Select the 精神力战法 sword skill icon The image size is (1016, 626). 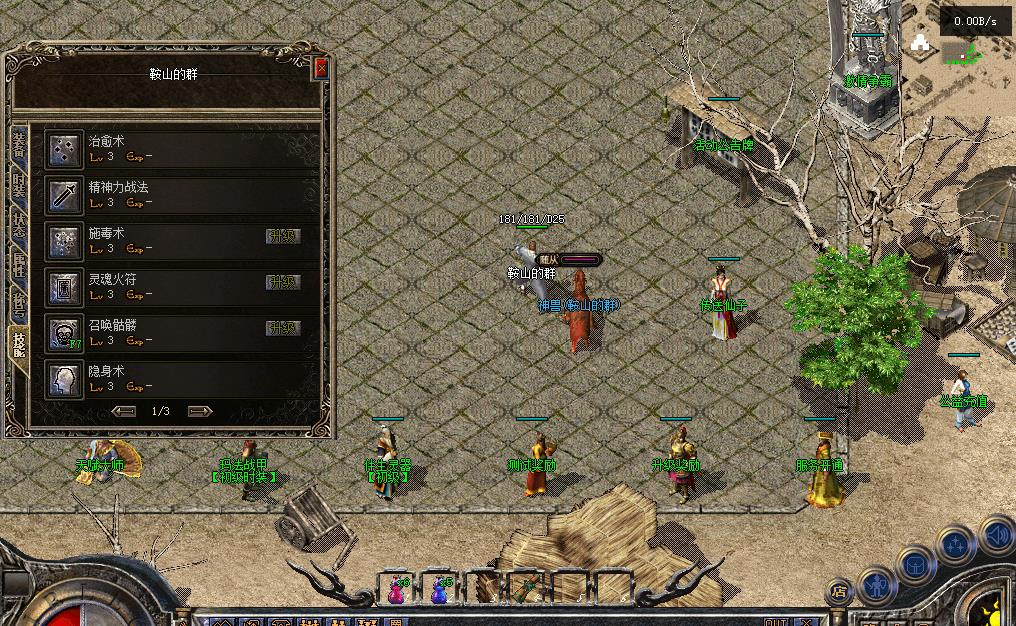point(65,195)
